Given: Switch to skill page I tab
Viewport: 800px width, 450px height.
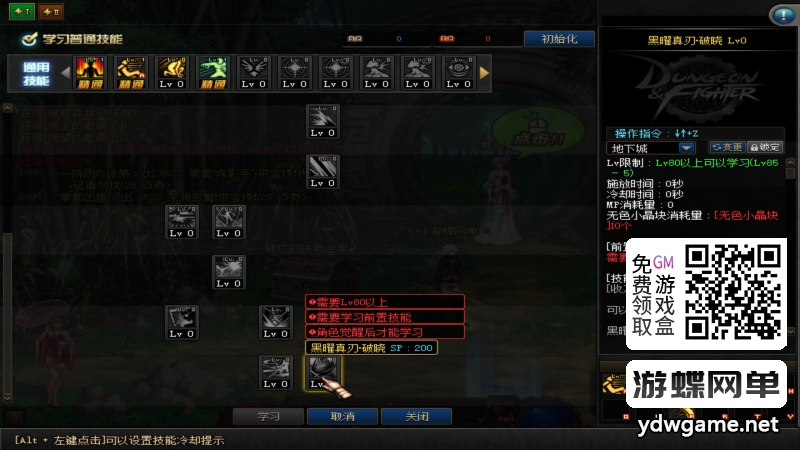Looking at the screenshot, I should [x=21, y=12].
